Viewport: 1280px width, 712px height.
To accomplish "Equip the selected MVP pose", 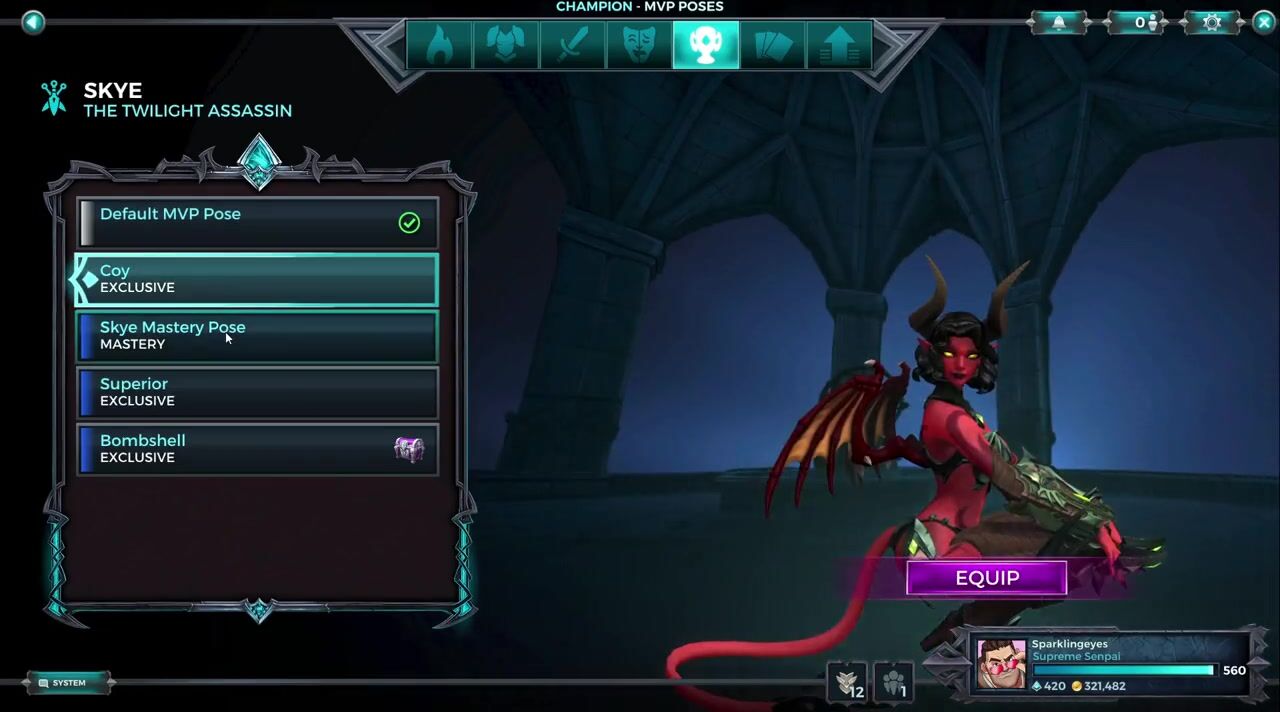I will (986, 578).
